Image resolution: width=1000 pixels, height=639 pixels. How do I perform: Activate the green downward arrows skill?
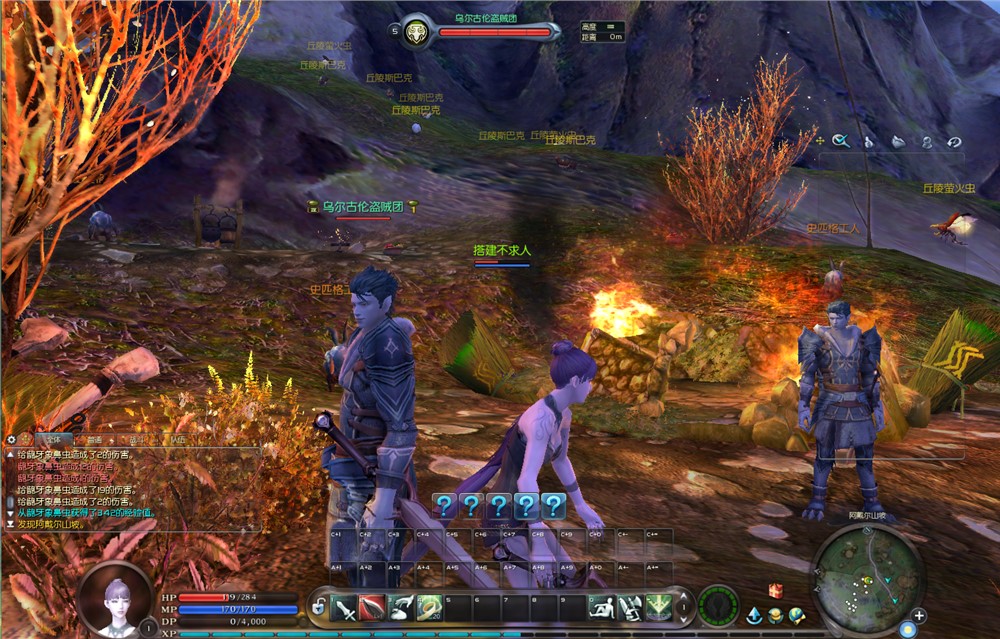[659, 606]
